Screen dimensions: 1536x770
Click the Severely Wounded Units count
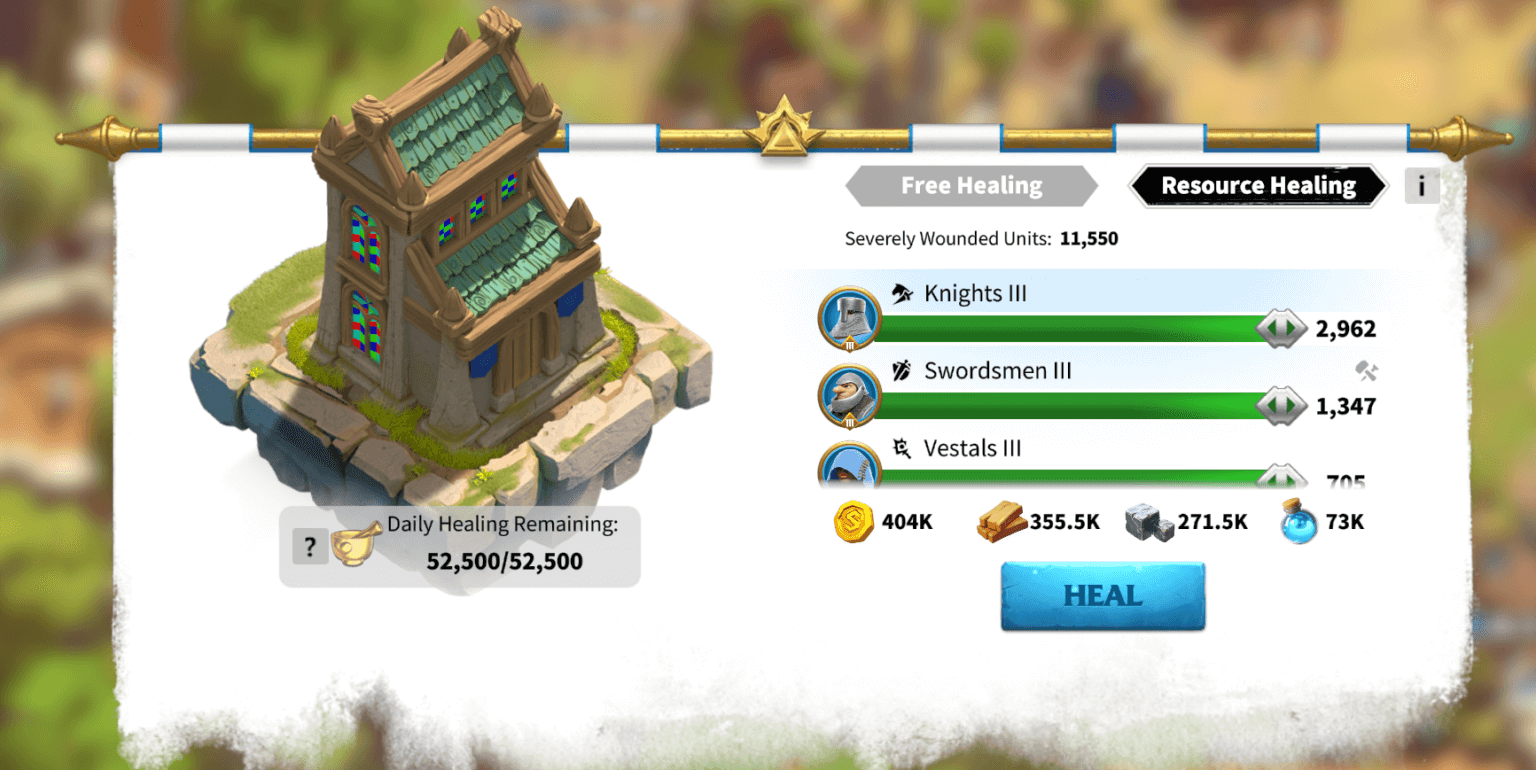[x=1087, y=238]
